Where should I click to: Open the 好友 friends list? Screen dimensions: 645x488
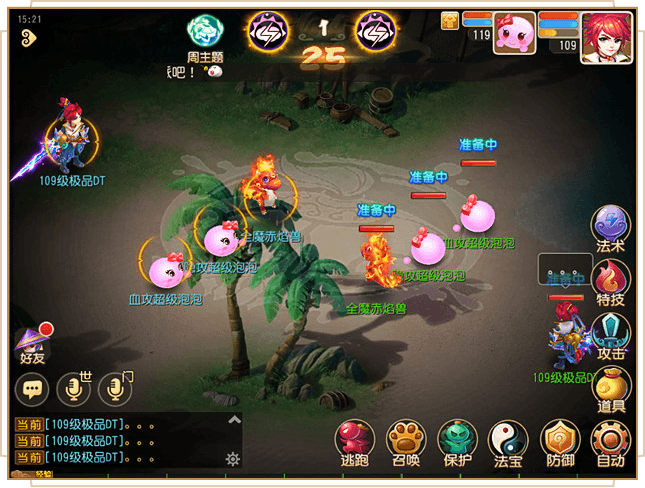click(x=33, y=341)
